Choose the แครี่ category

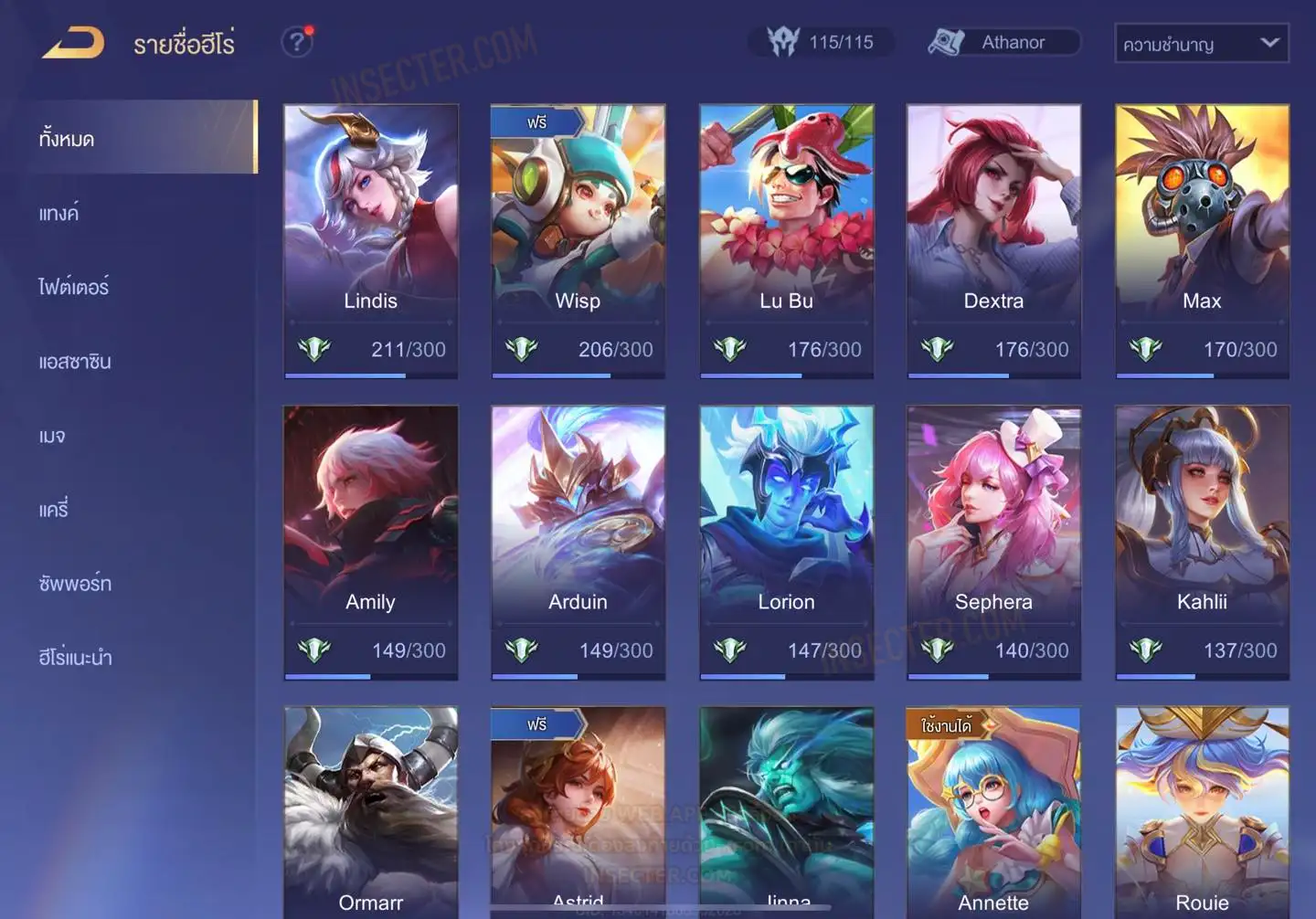54,510
